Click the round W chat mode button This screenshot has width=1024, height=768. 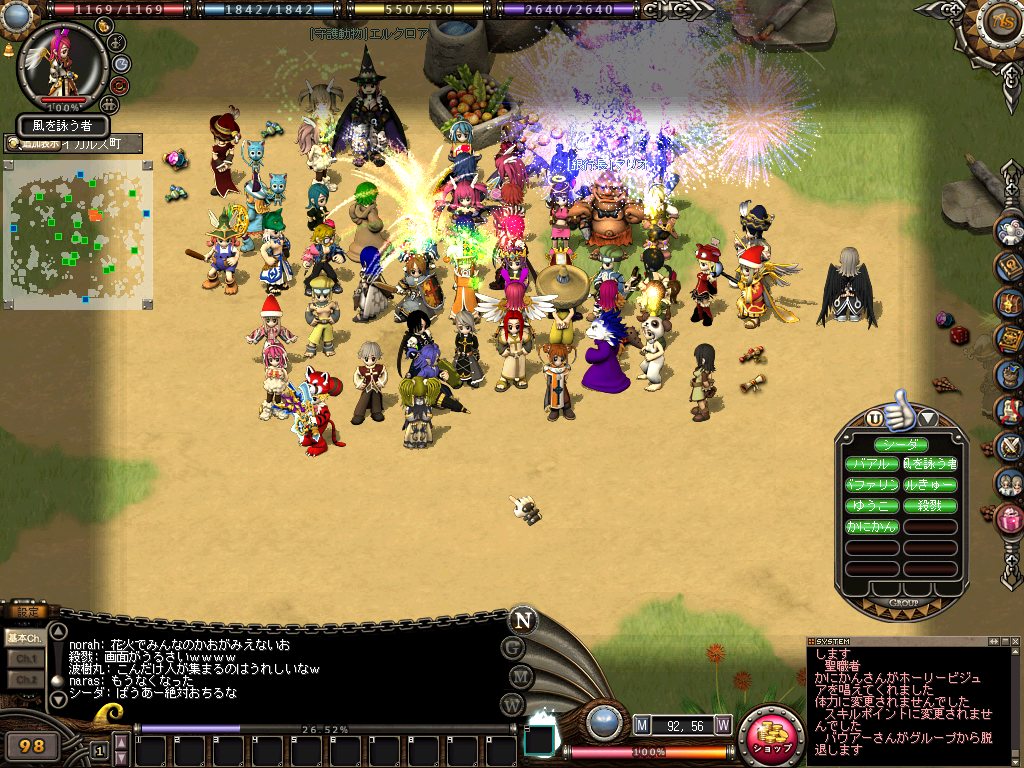pos(514,703)
